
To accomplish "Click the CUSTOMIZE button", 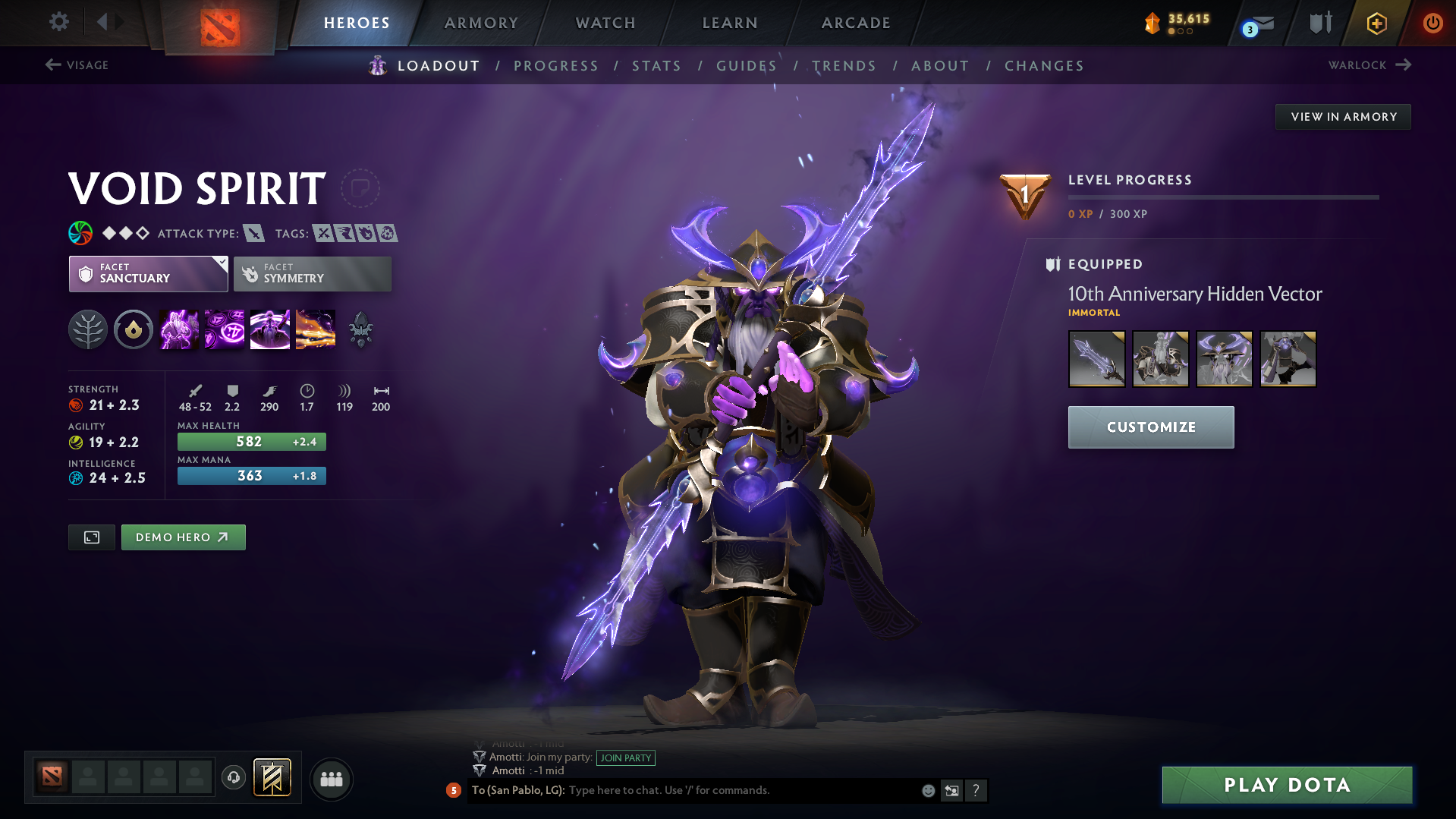I will (1150, 427).
